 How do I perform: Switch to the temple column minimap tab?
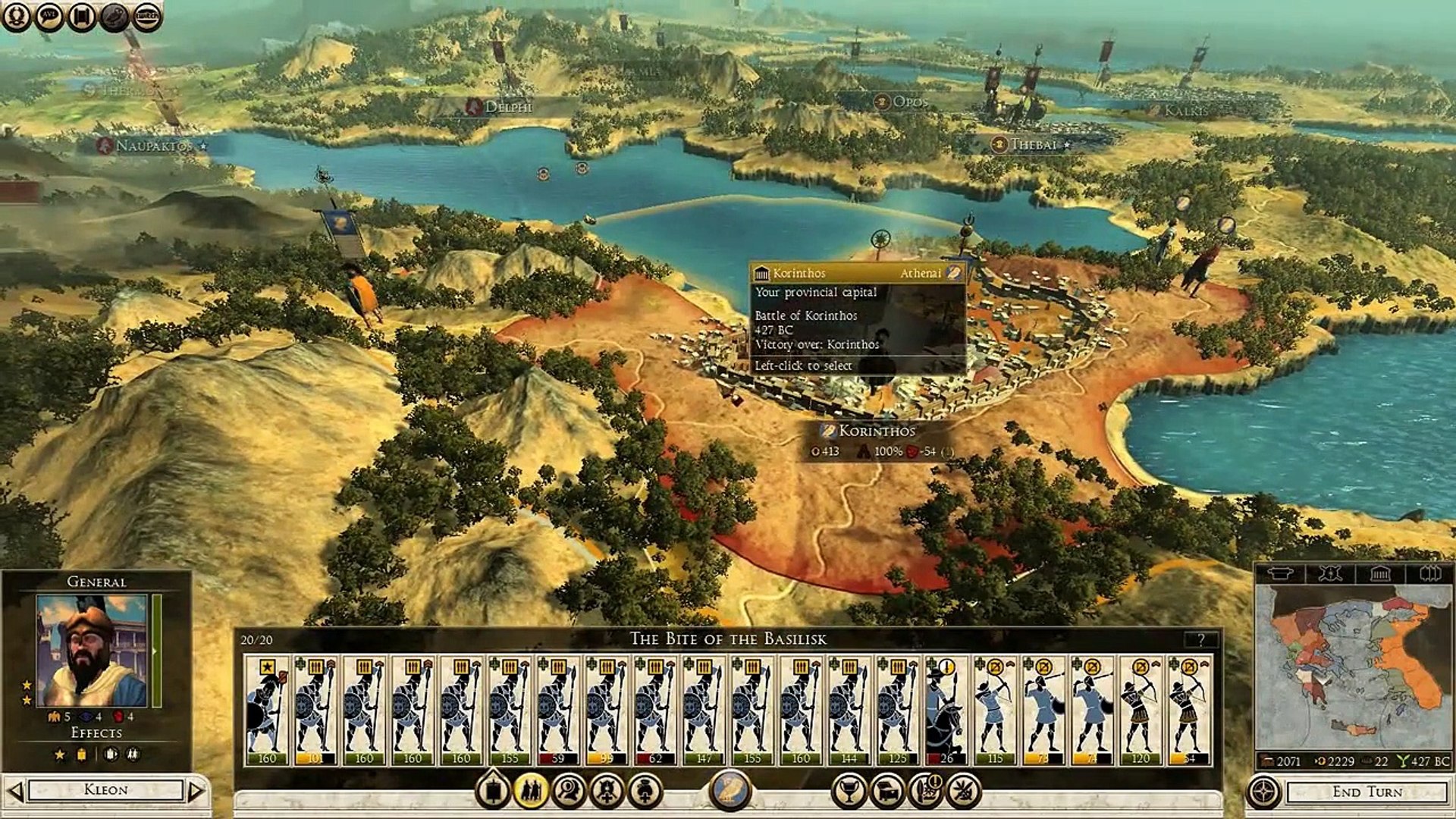click(x=1379, y=573)
